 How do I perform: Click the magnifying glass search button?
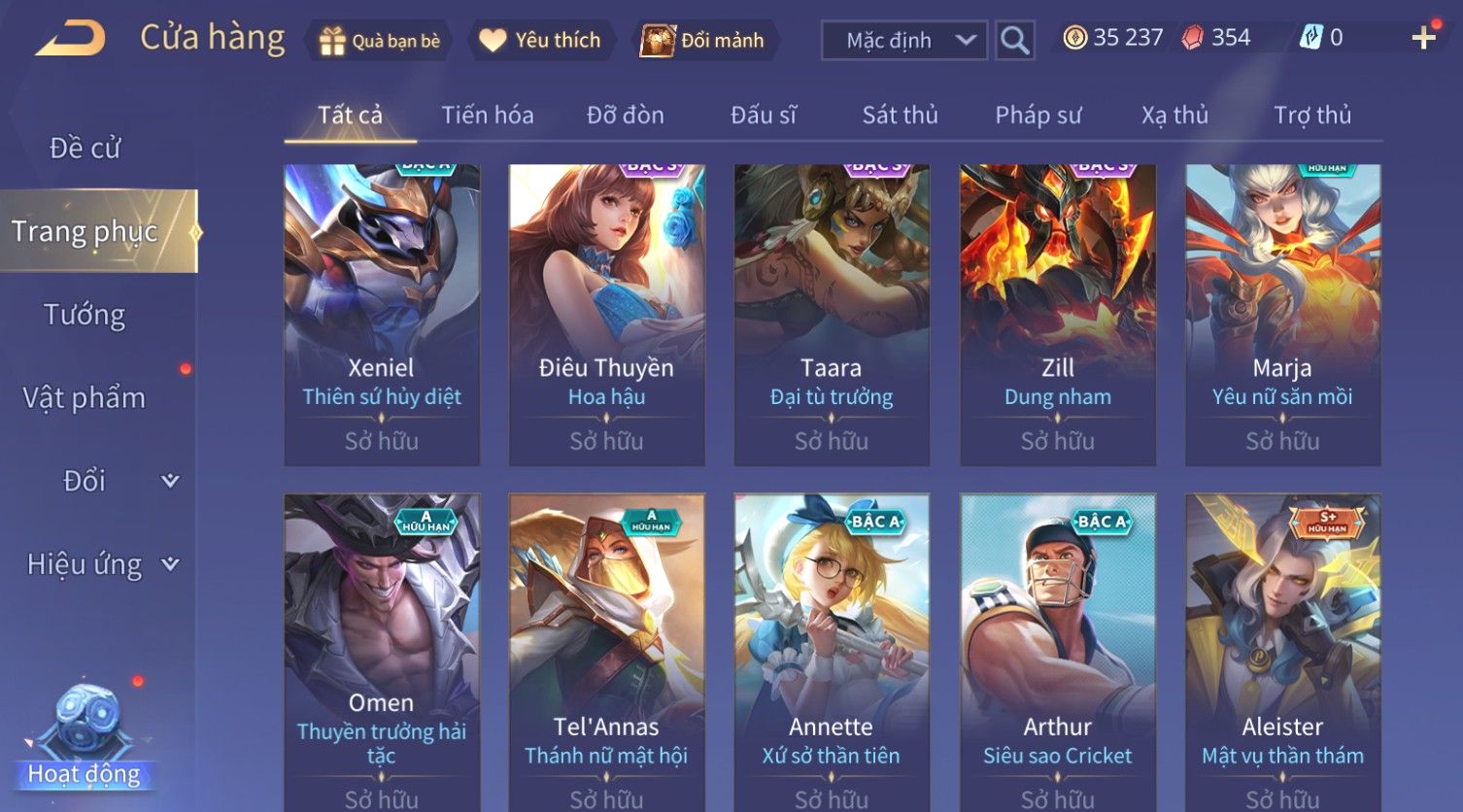[1014, 41]
